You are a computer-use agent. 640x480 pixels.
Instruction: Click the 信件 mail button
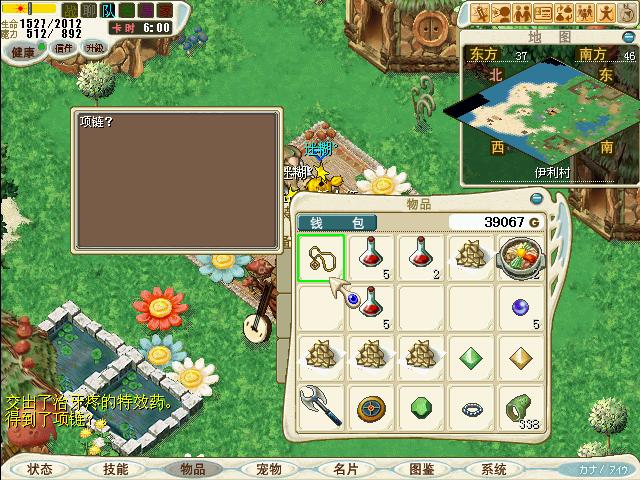(64, 47)
